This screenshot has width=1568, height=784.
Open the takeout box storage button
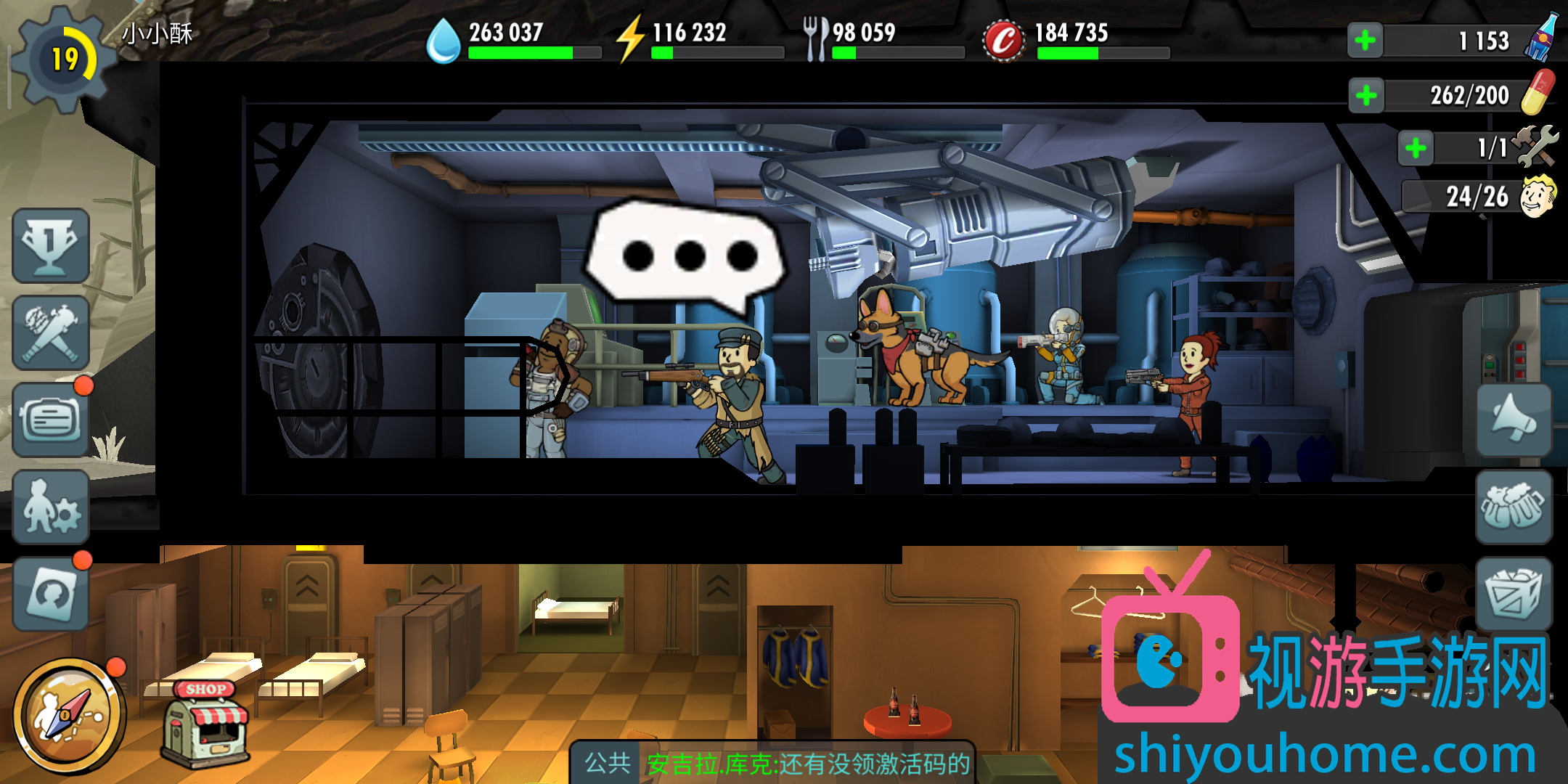point(1514,594)
